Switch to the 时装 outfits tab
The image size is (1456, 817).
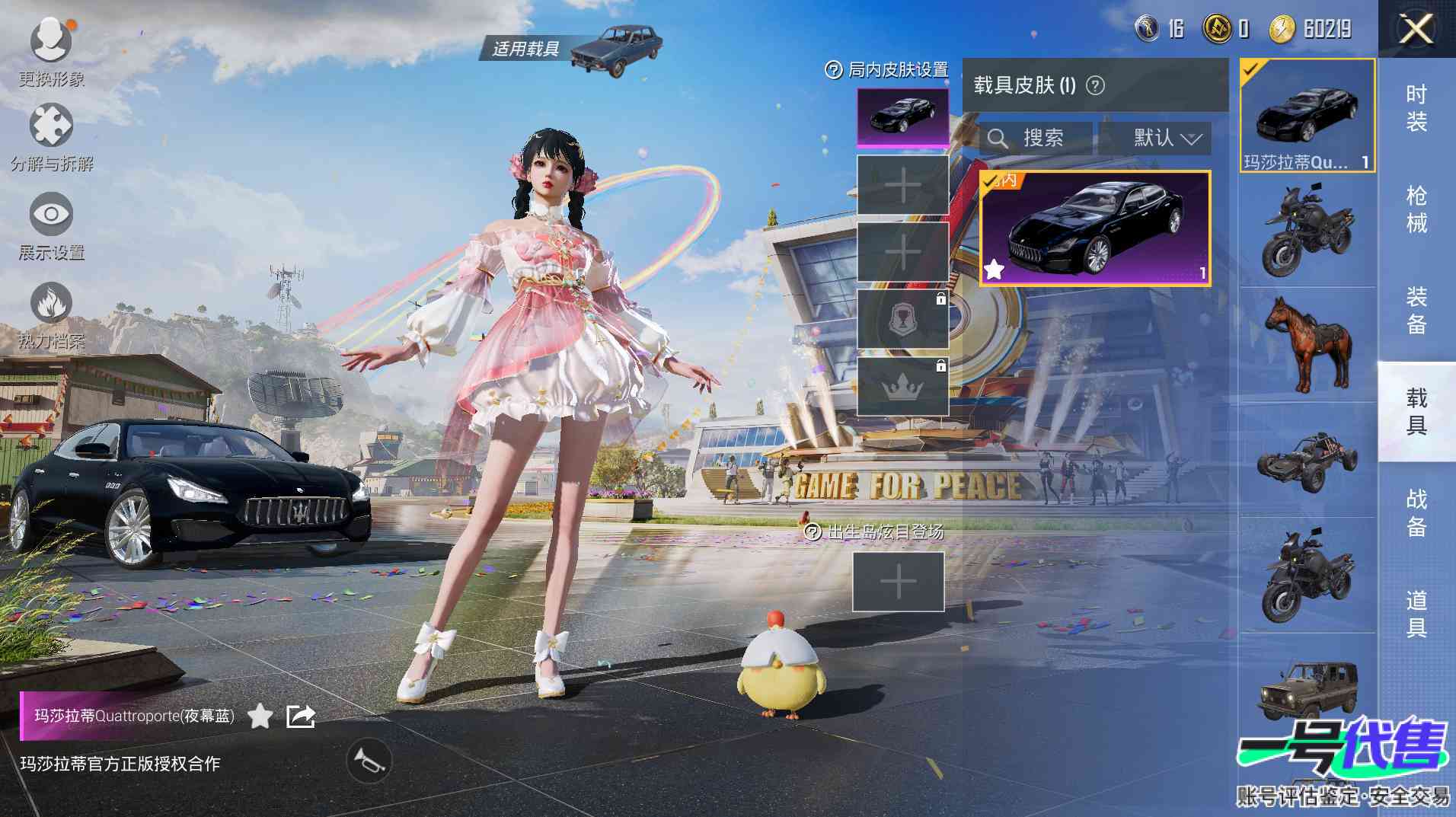coord(1416,108)
